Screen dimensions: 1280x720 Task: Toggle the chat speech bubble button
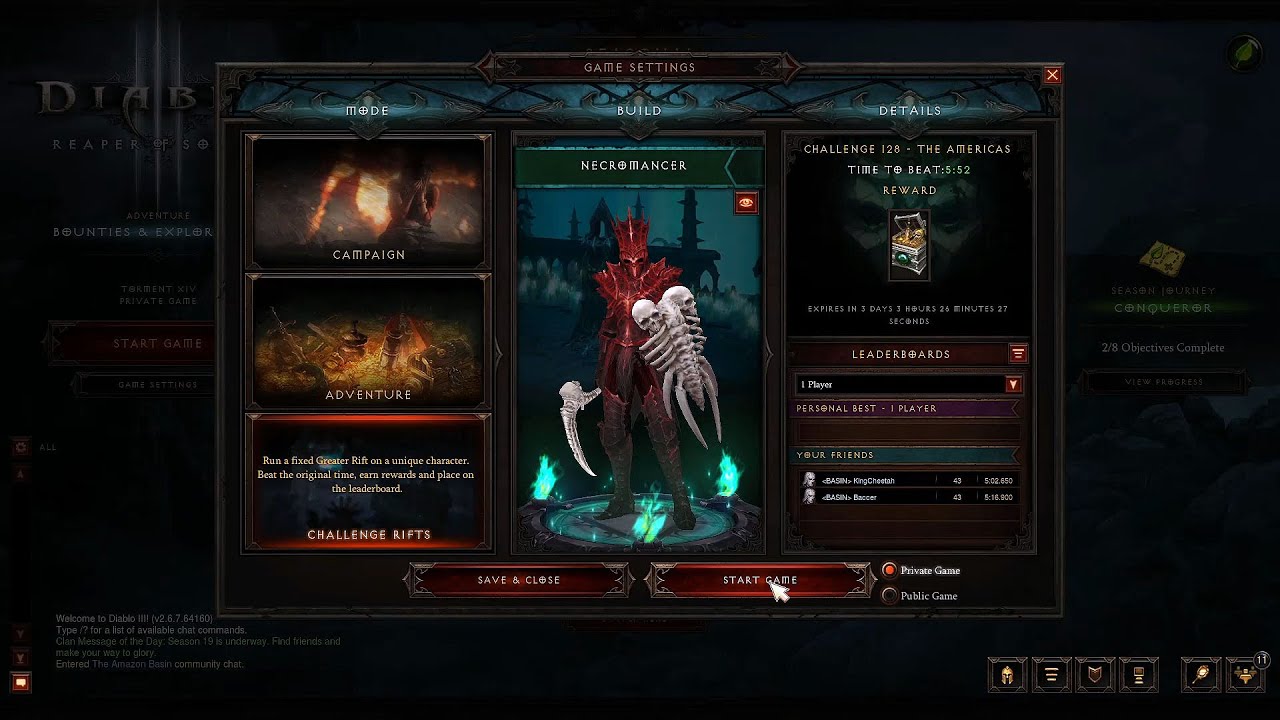[20, 683]
